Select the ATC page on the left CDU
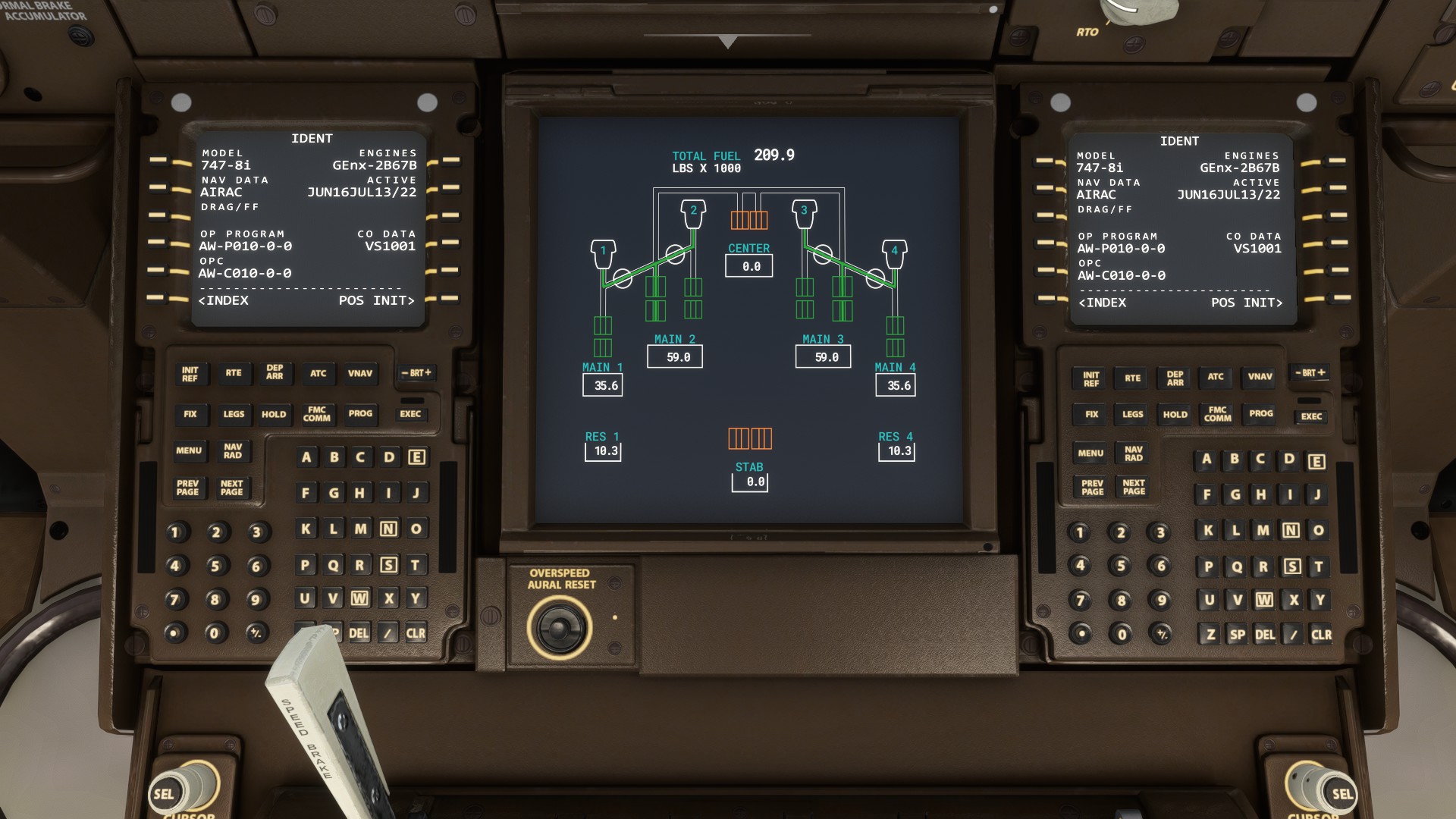1456x819 pixels. (318, 374)
